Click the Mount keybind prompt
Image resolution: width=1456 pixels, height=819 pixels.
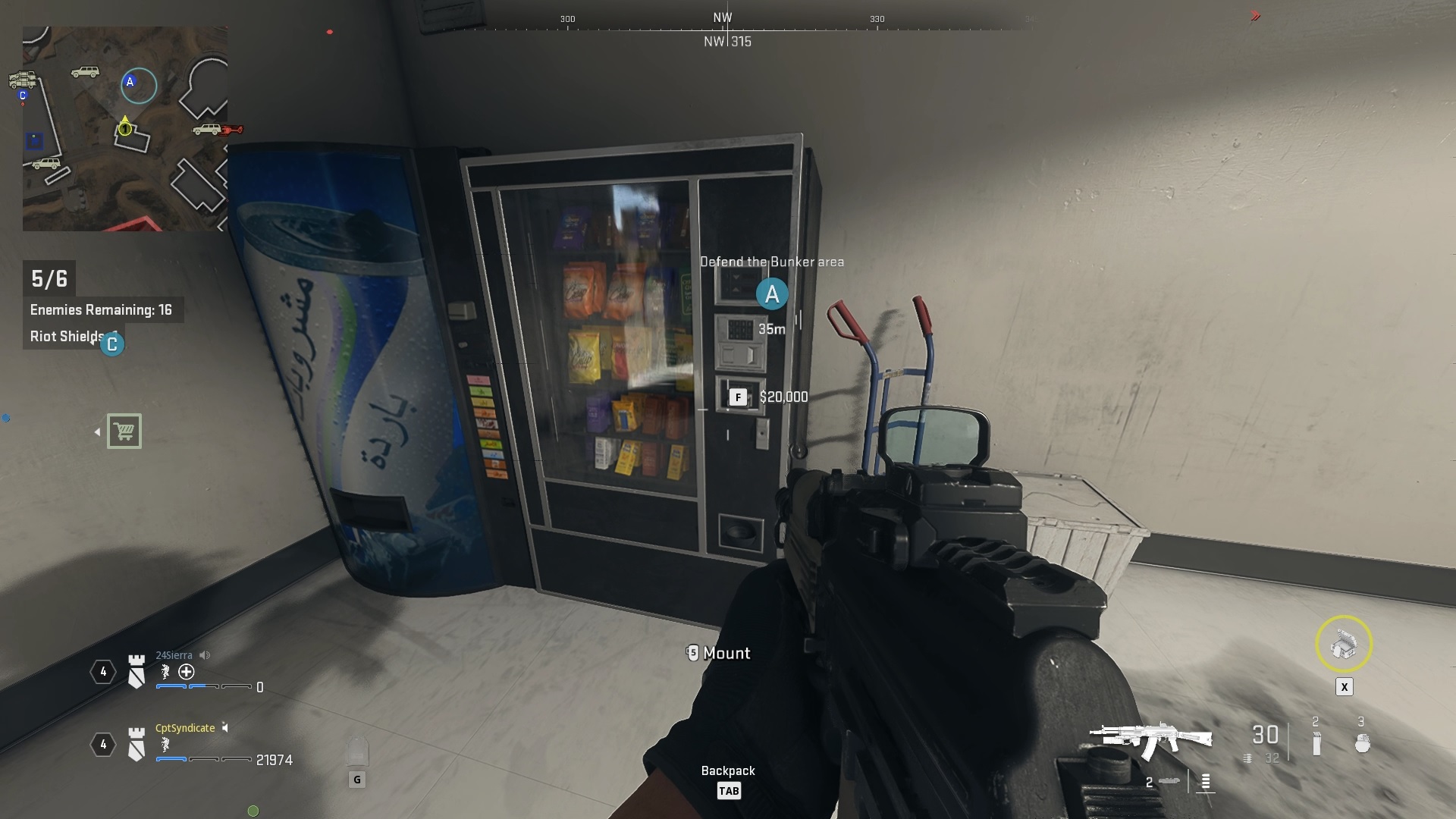point(717,653)
